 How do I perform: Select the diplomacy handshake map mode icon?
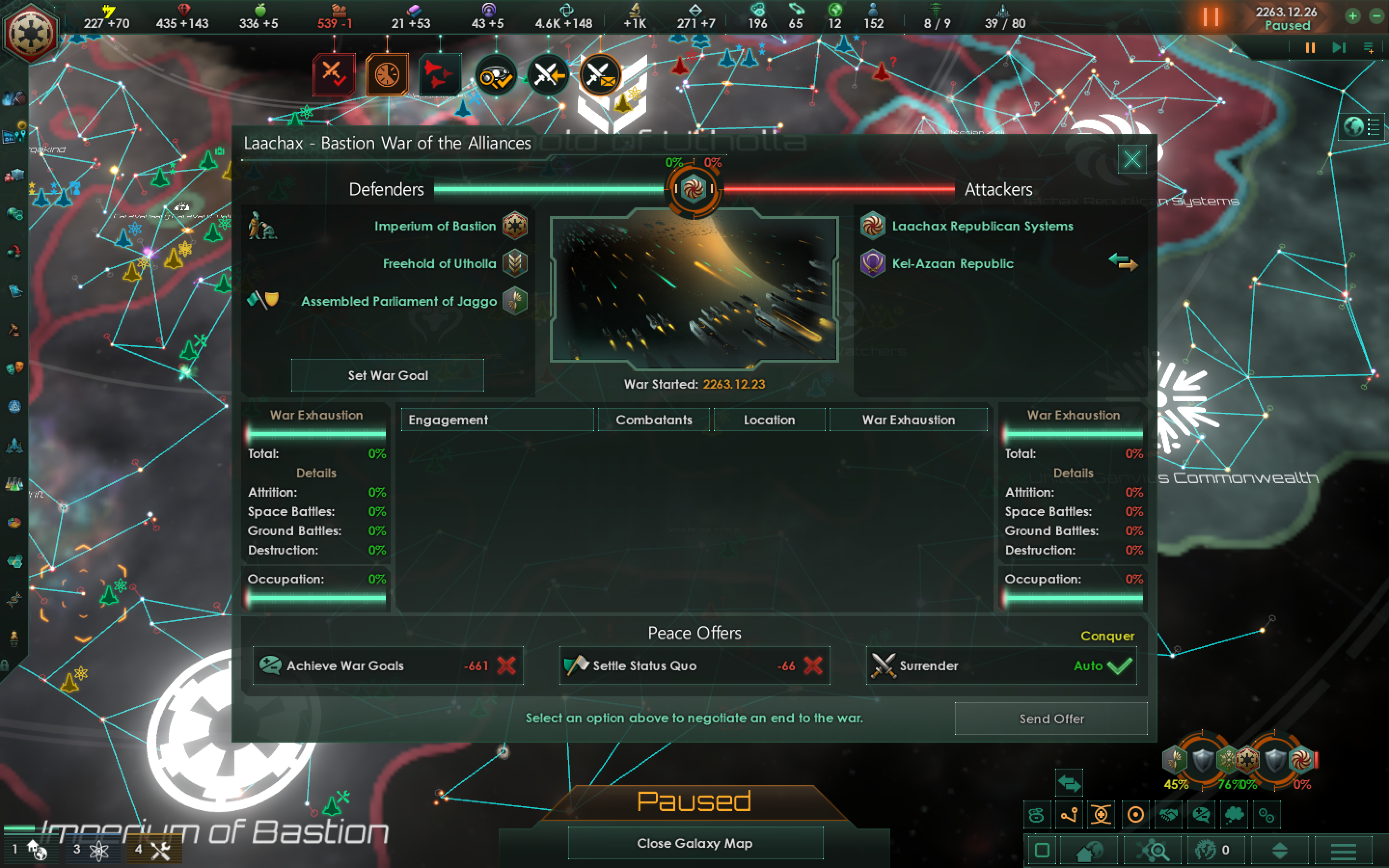pyautogui.click(x=1168, y=814)
